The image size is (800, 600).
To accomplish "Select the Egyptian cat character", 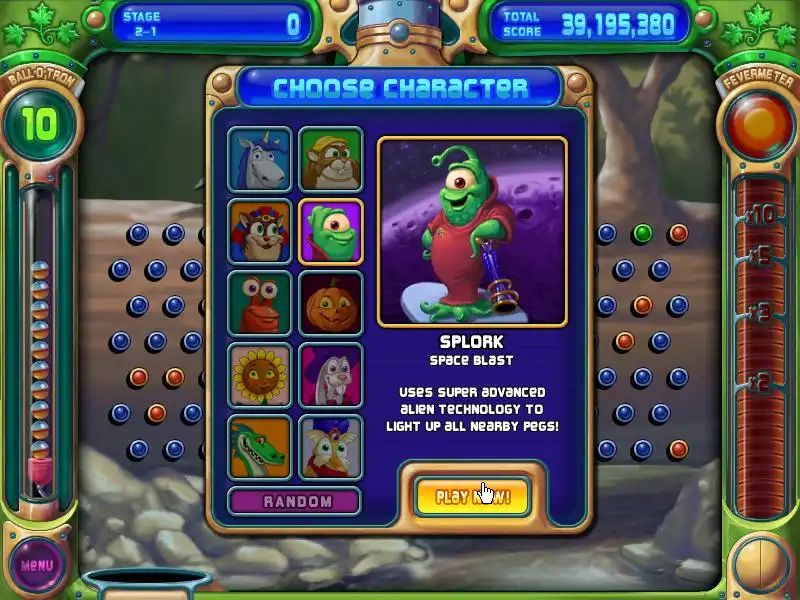I will pyautogui.click(x=259, y=231).
